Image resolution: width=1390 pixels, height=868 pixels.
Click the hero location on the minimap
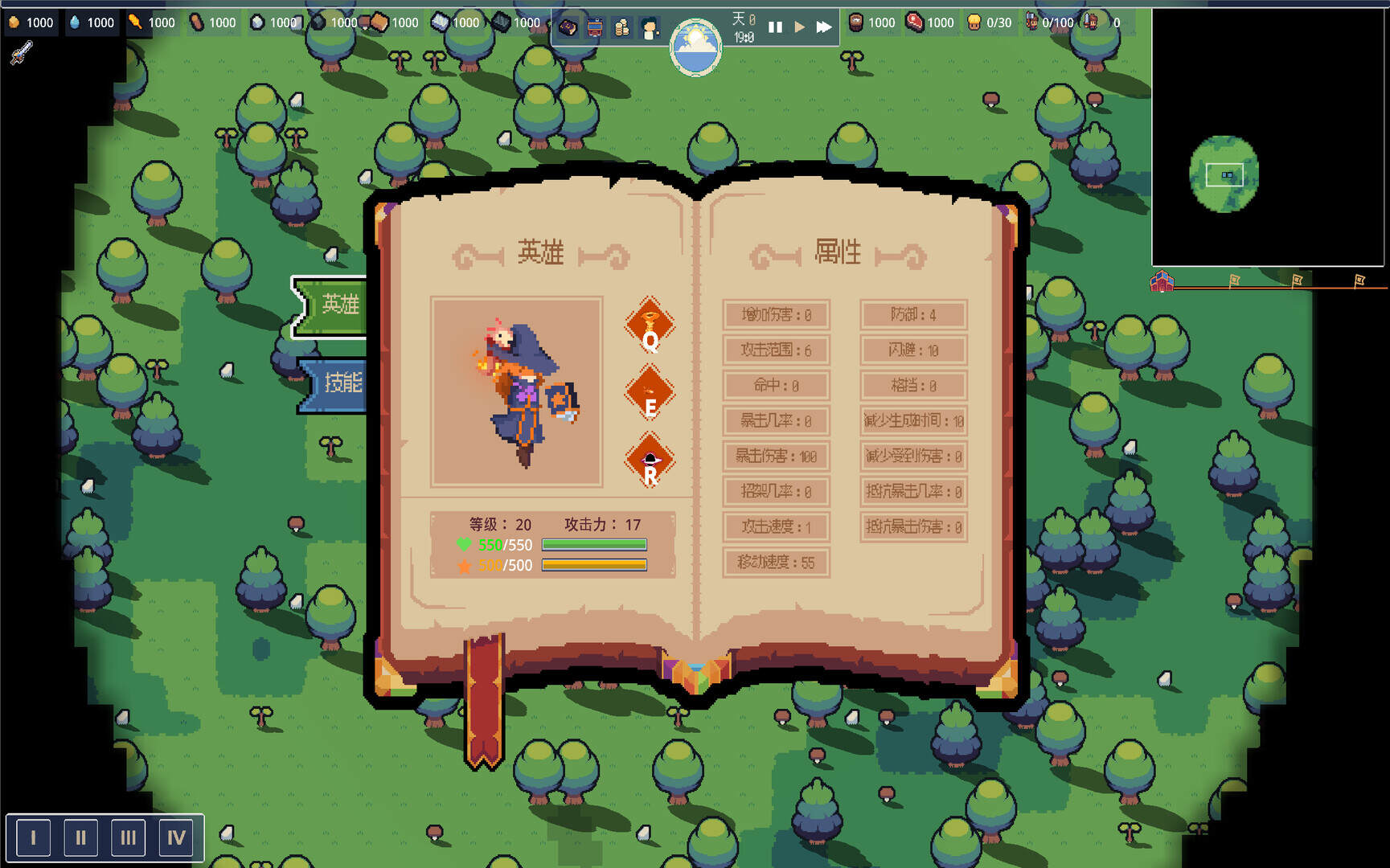pos(1227,175)
